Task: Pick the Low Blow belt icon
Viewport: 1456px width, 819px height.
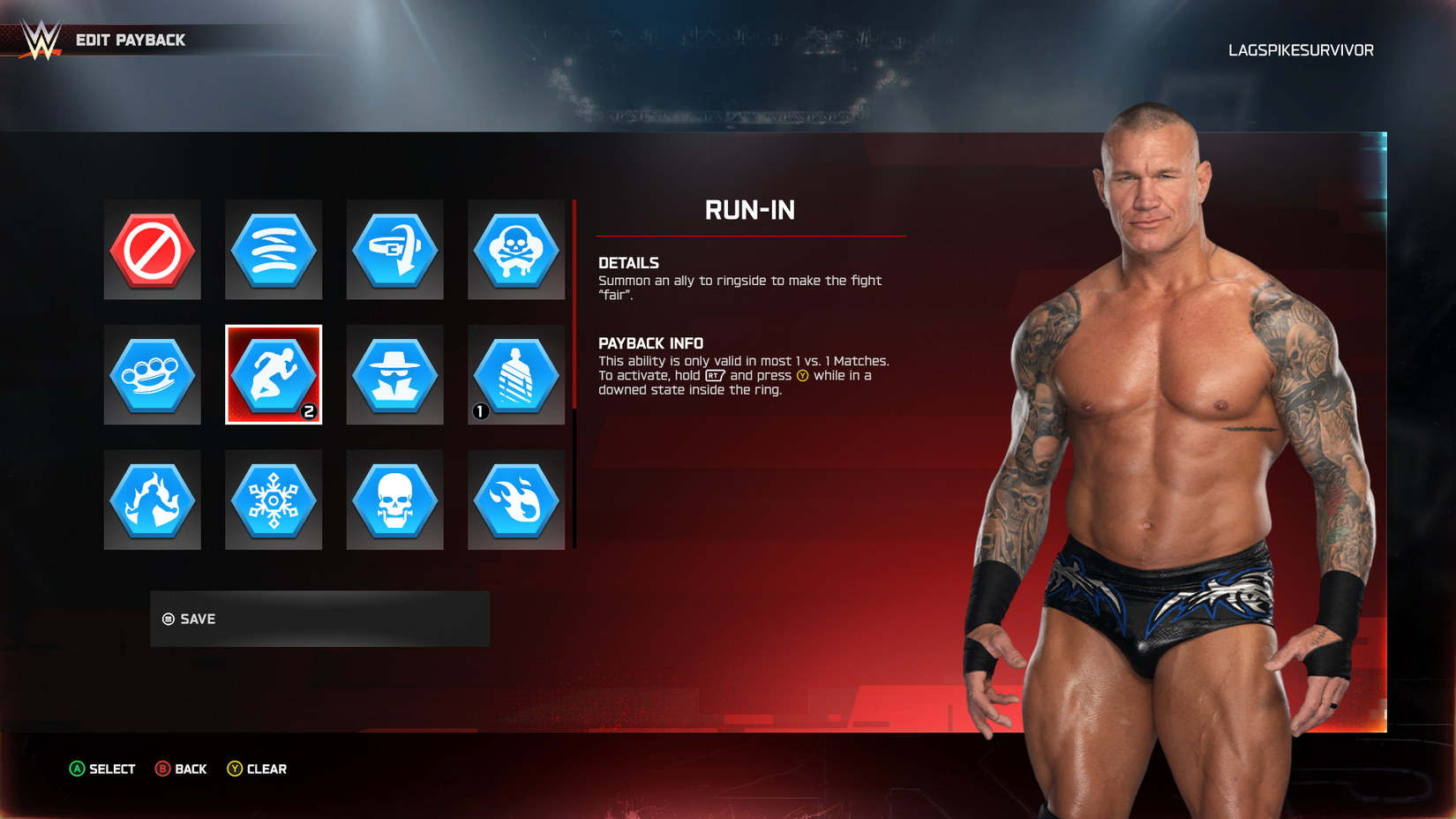Action: click(394, 250)
